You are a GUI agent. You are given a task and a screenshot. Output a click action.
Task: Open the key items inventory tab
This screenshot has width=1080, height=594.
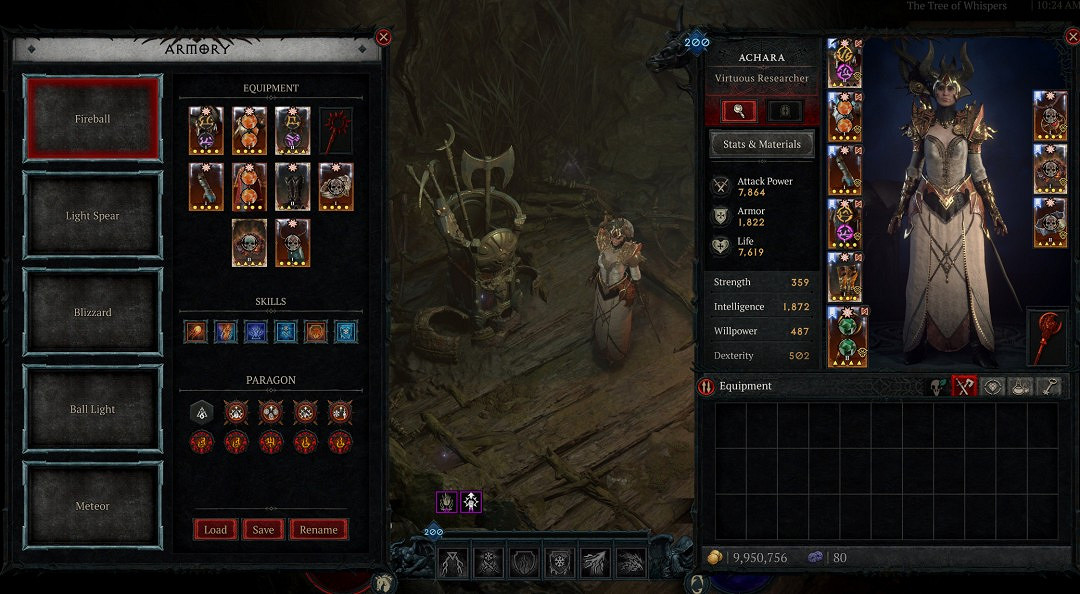pos(1048,386)
